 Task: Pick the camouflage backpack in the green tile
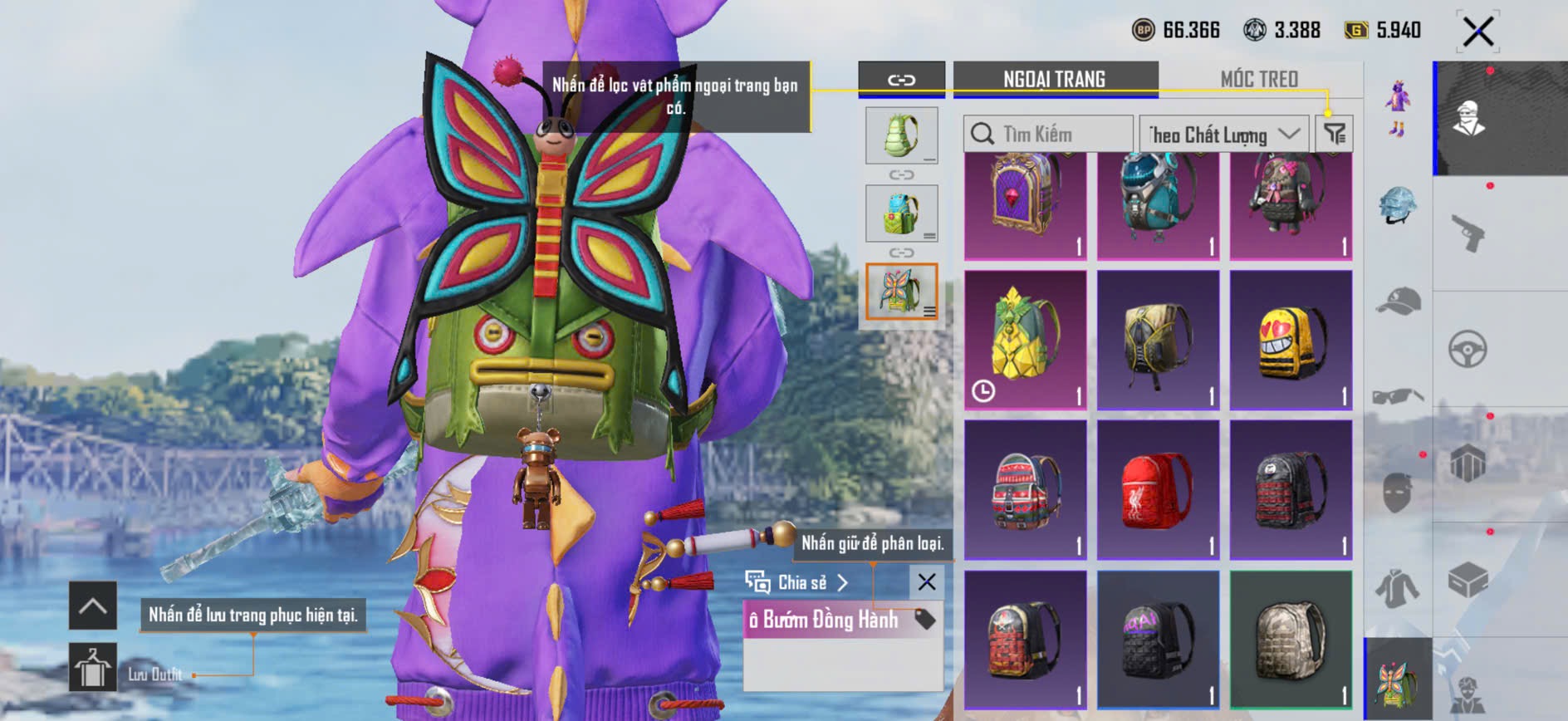click(x=1291, y=640)
